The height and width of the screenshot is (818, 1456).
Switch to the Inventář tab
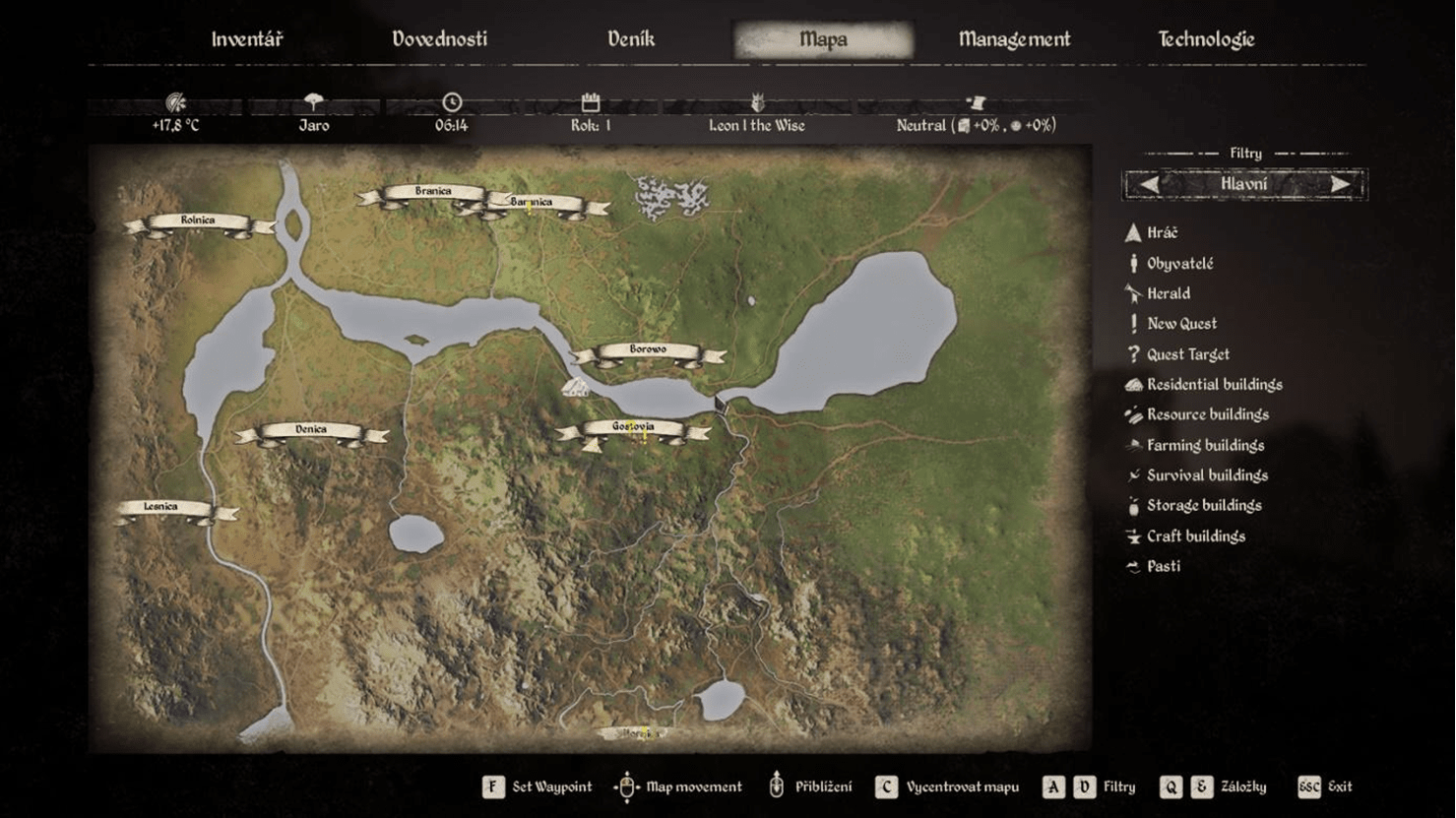coord(246,39)
